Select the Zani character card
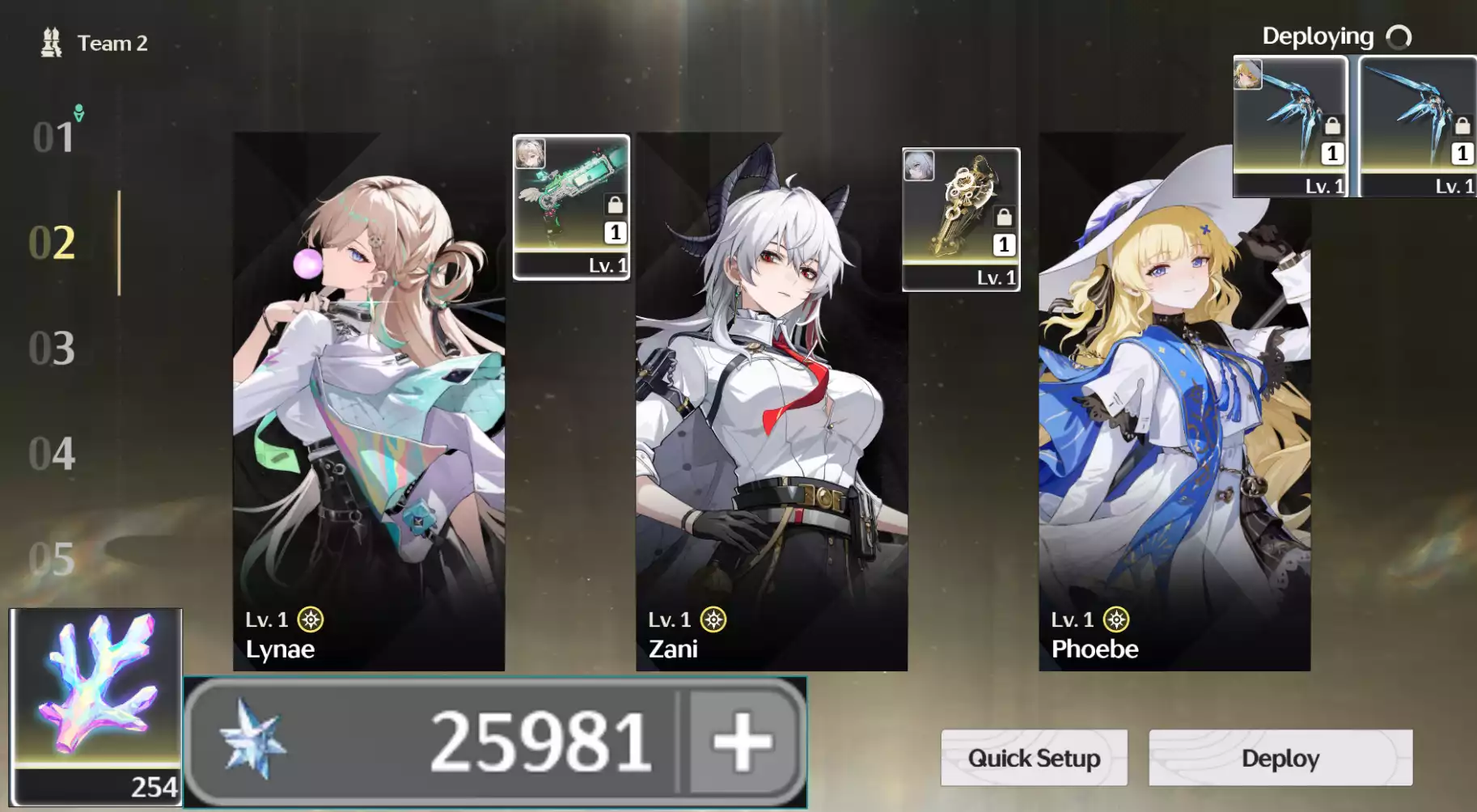1477x812 pixels. pyautogui.click(x=768, y=404)
